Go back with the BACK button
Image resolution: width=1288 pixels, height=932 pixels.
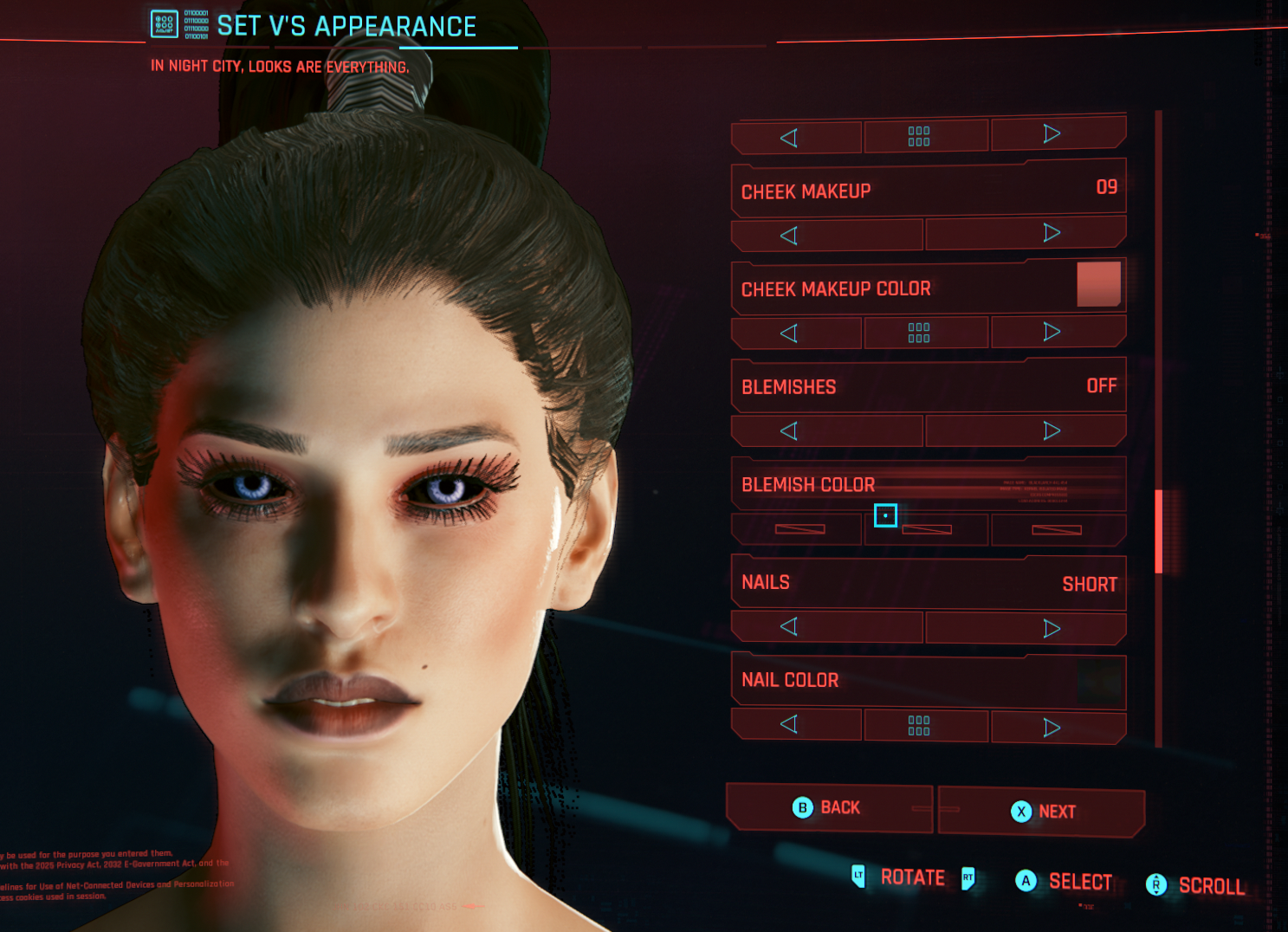pyautogui.click(x=827, y=808)
